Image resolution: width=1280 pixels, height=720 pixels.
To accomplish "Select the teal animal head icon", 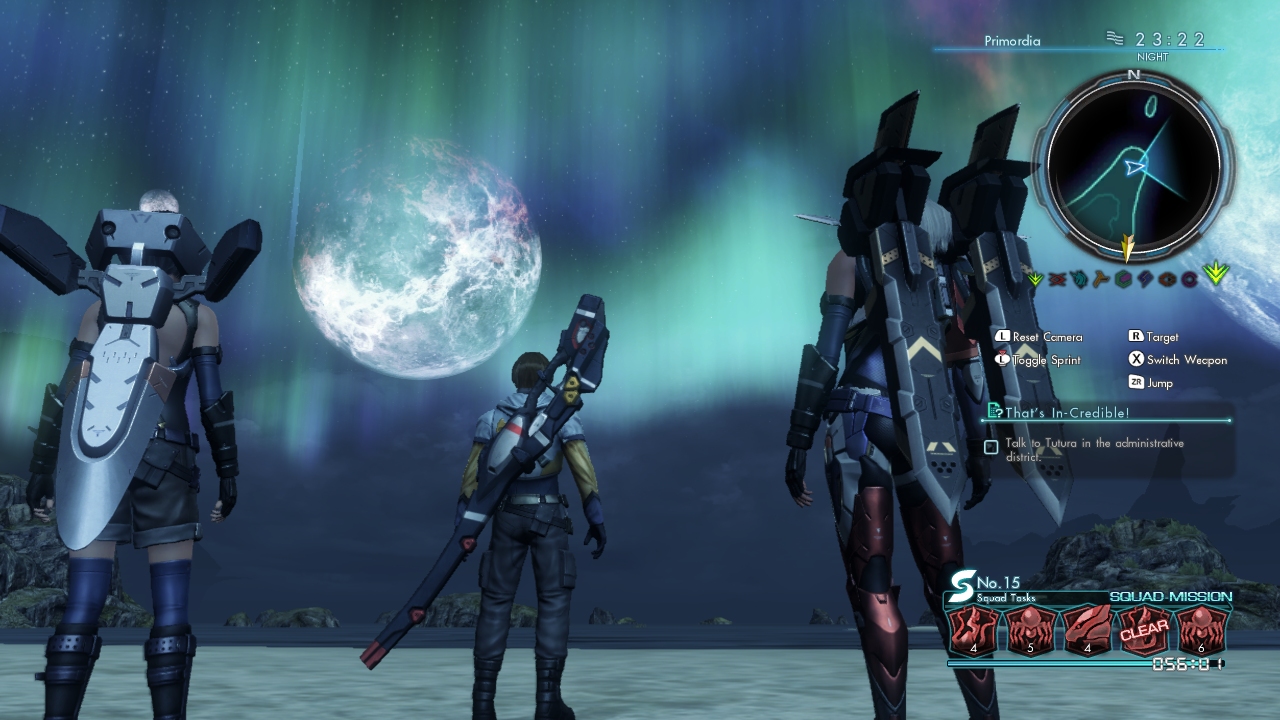I will point(1079,279).
